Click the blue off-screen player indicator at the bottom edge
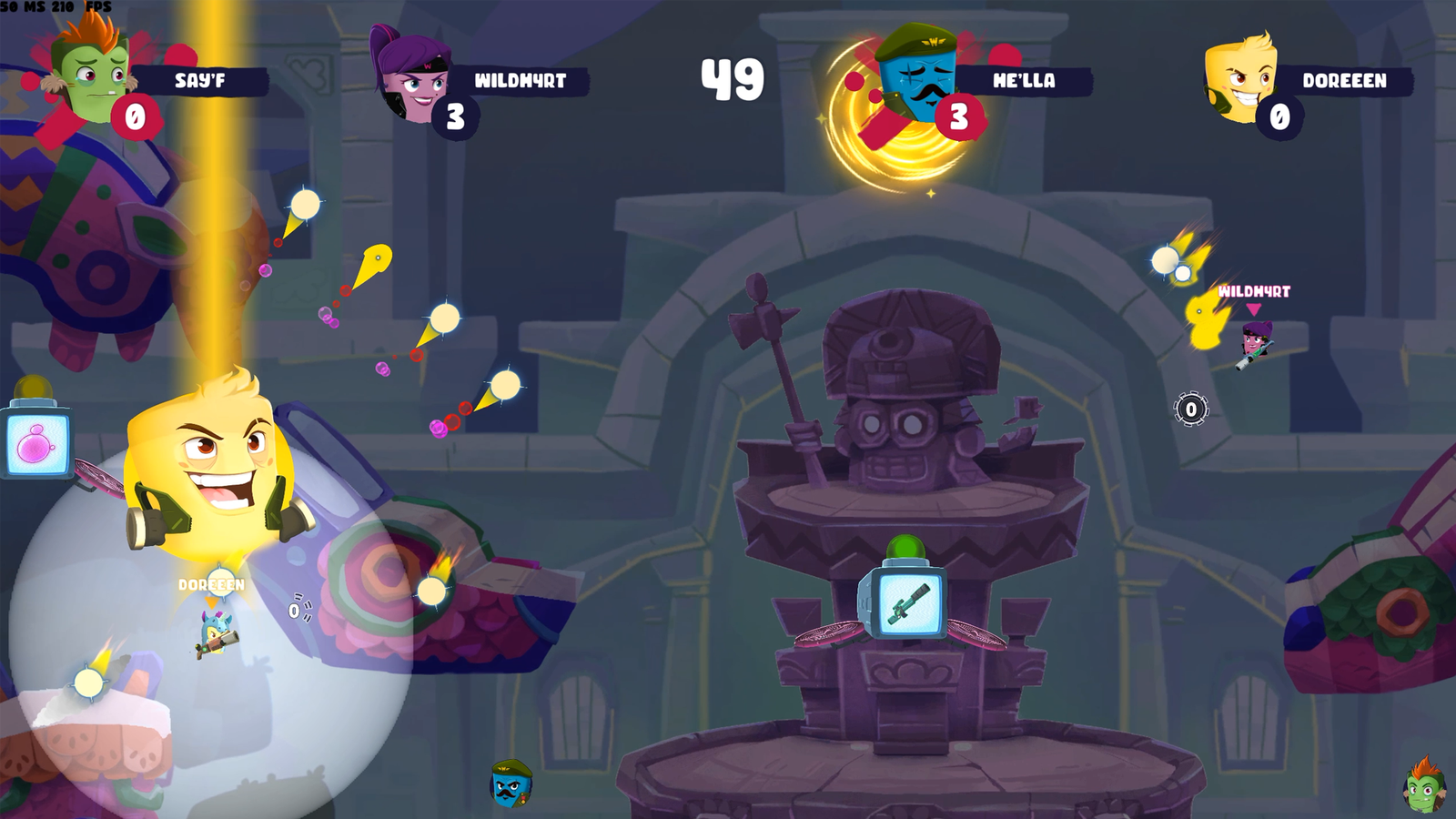 coord(511,785)
